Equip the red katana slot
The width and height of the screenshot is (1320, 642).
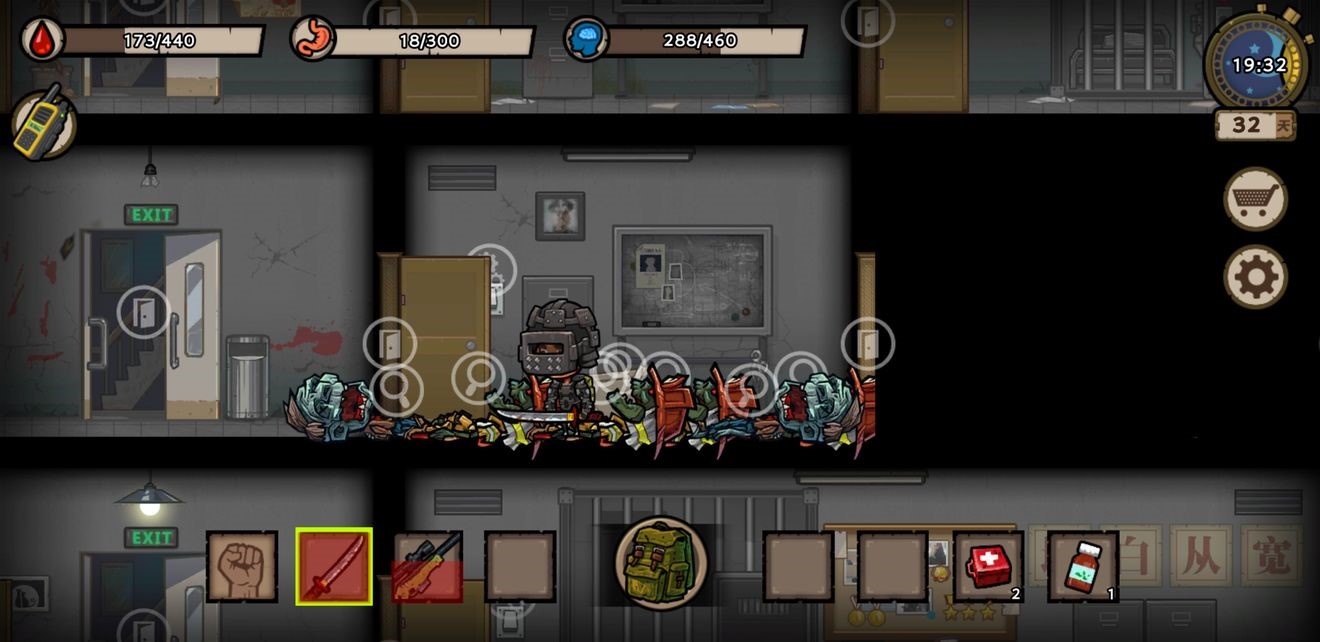[334, 566]
